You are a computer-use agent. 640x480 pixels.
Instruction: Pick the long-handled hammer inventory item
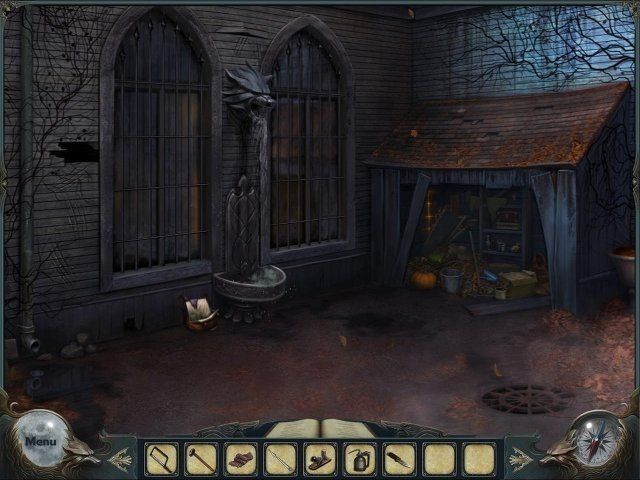click(x=201, y=459)
